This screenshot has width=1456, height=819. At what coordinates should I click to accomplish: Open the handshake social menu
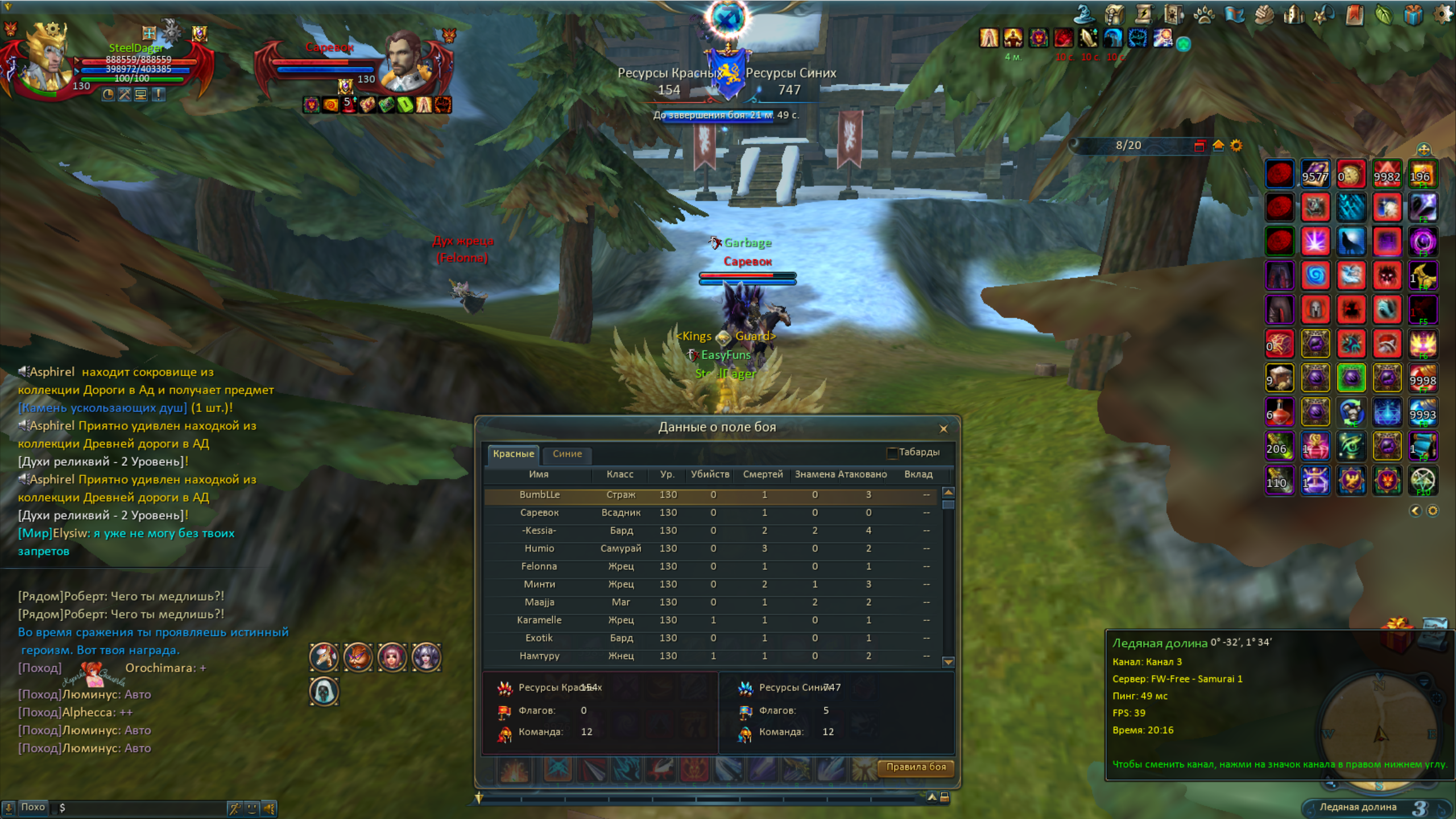tap(1263, 15)
